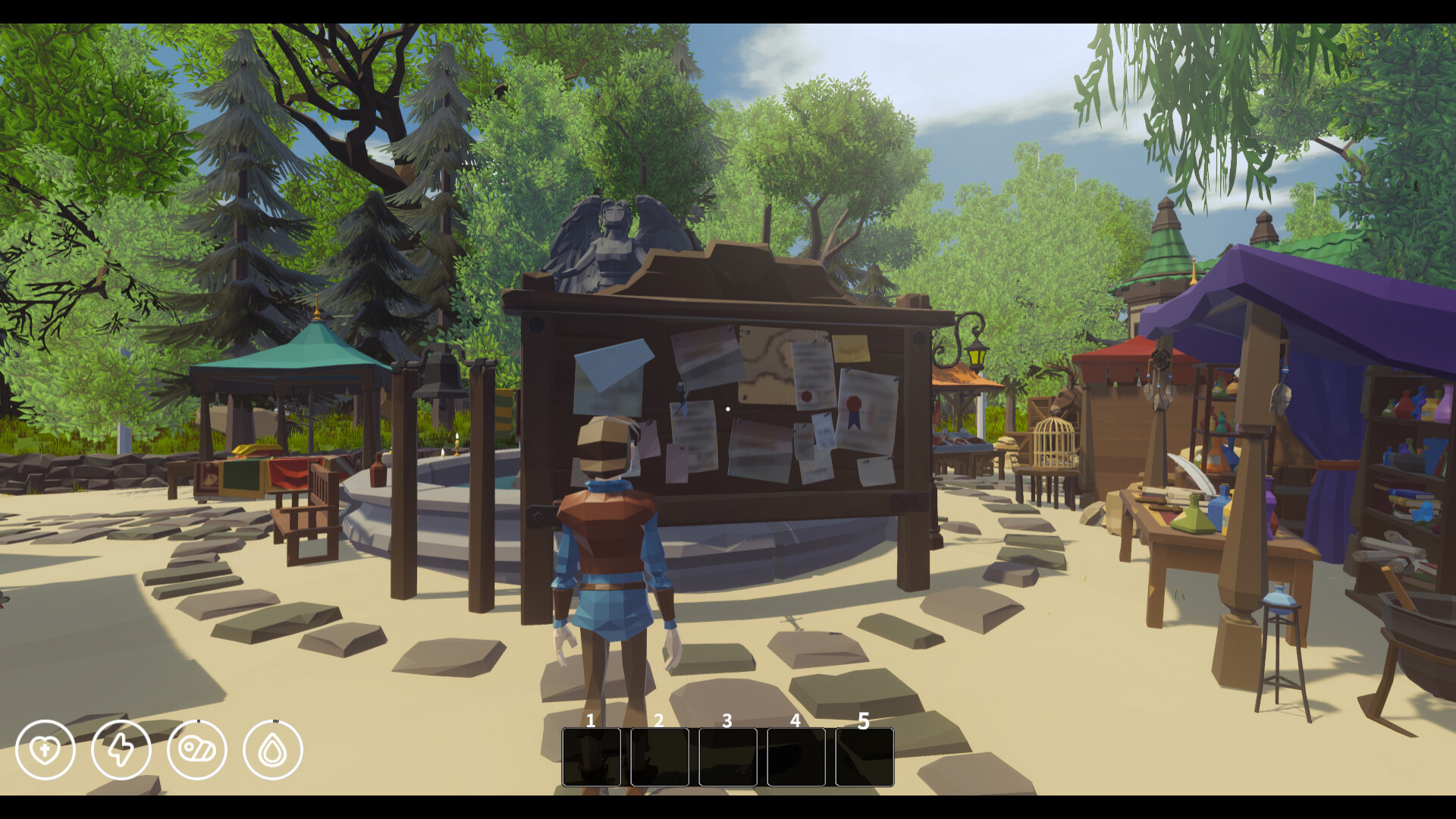Click the thirst water droplet icon
This screenshot has width=1456, height=819.
(275, 749)
